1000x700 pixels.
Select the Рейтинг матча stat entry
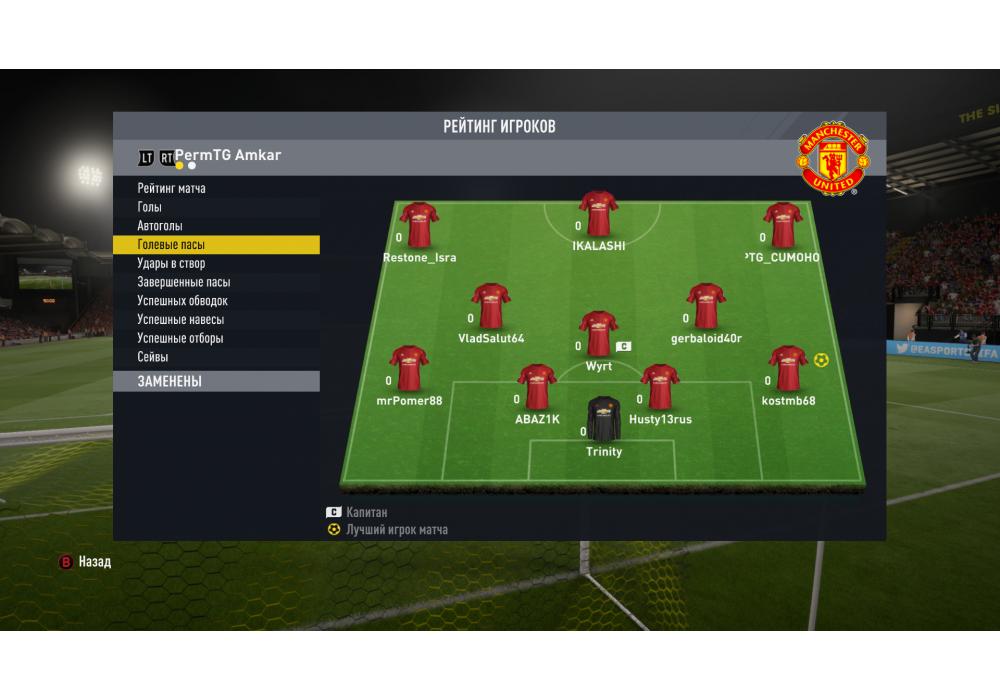pyautogui.click(x=172, y=188)
